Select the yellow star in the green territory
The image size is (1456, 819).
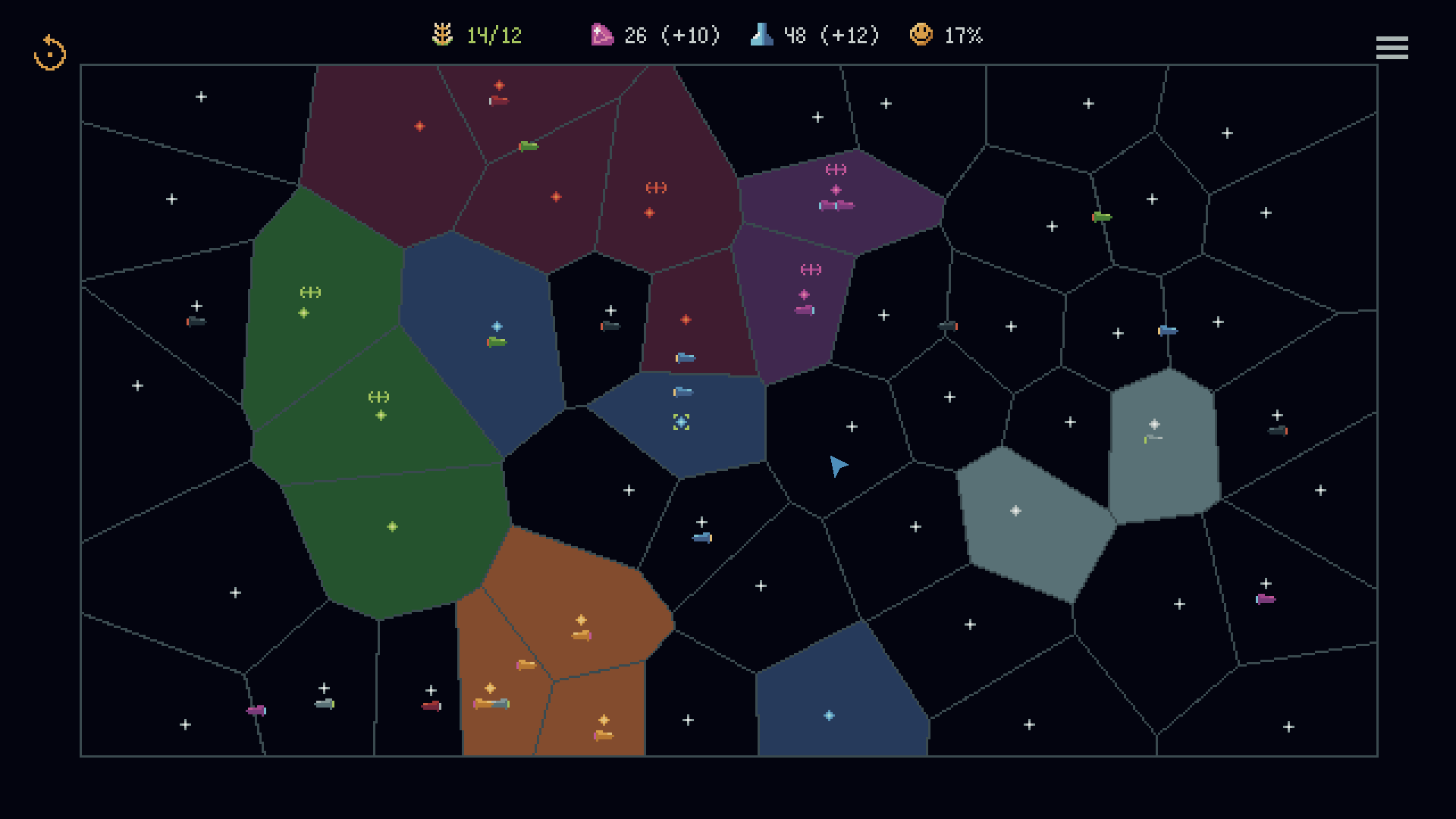[379, 414]
